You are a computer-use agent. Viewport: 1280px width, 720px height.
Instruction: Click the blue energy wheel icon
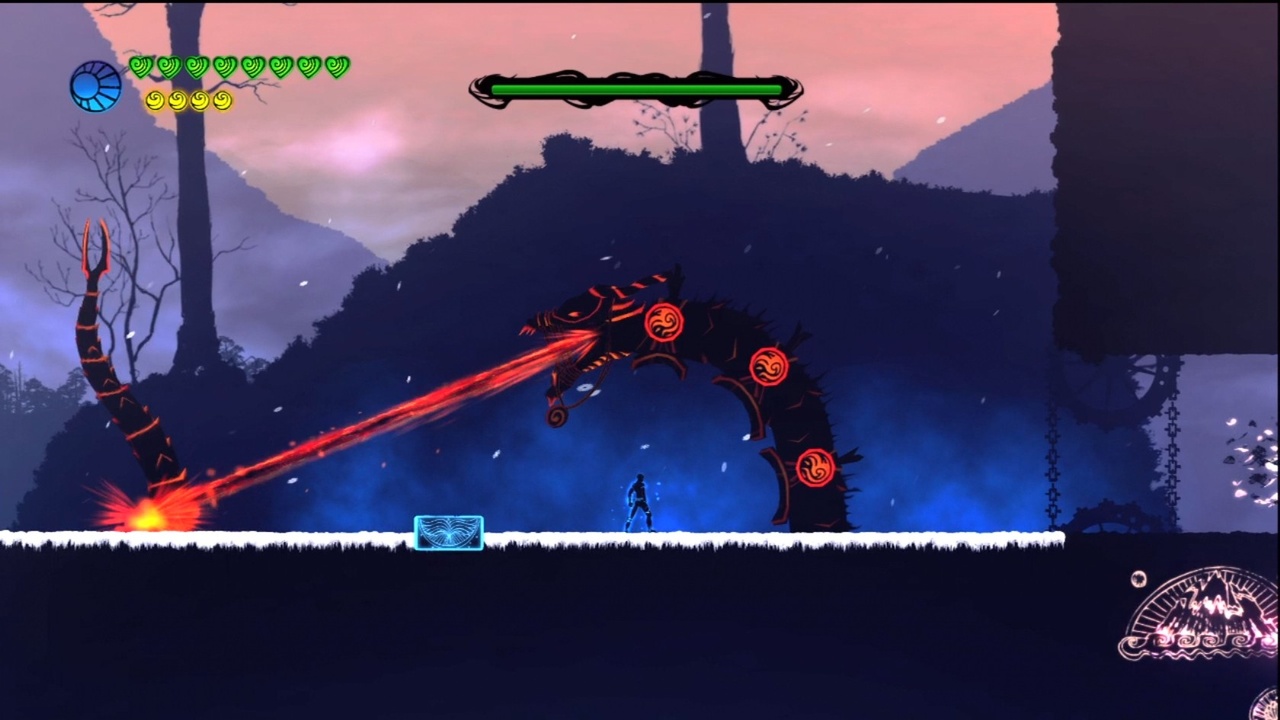(x=95, y=84)
